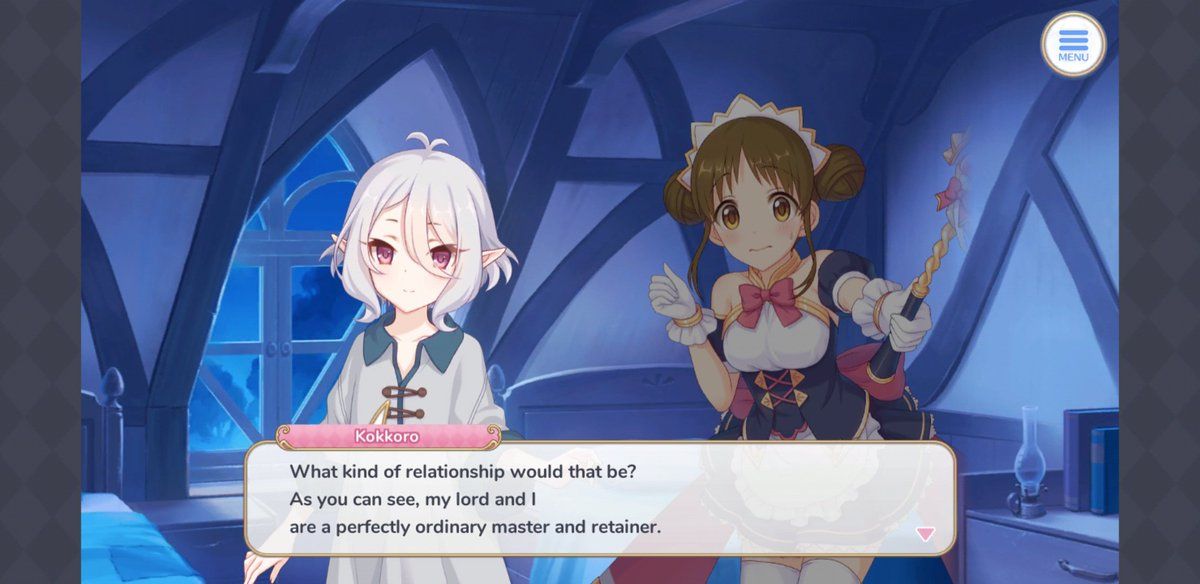Advance dialogue with the pink arrow
1200x584 pixels.
pos(925,534)
